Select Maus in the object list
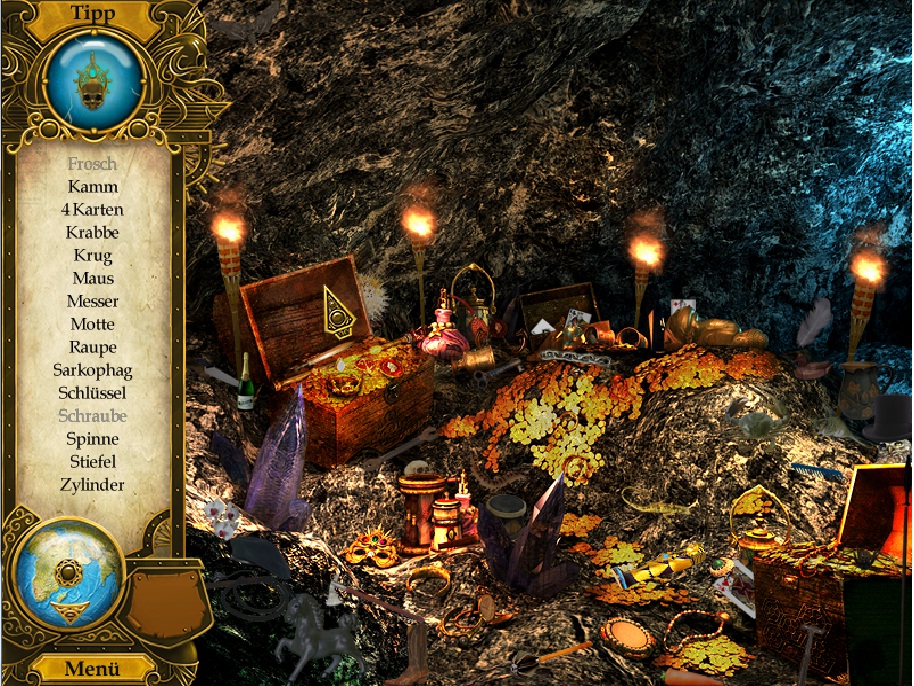914x686 pixels. pos(93,278)
